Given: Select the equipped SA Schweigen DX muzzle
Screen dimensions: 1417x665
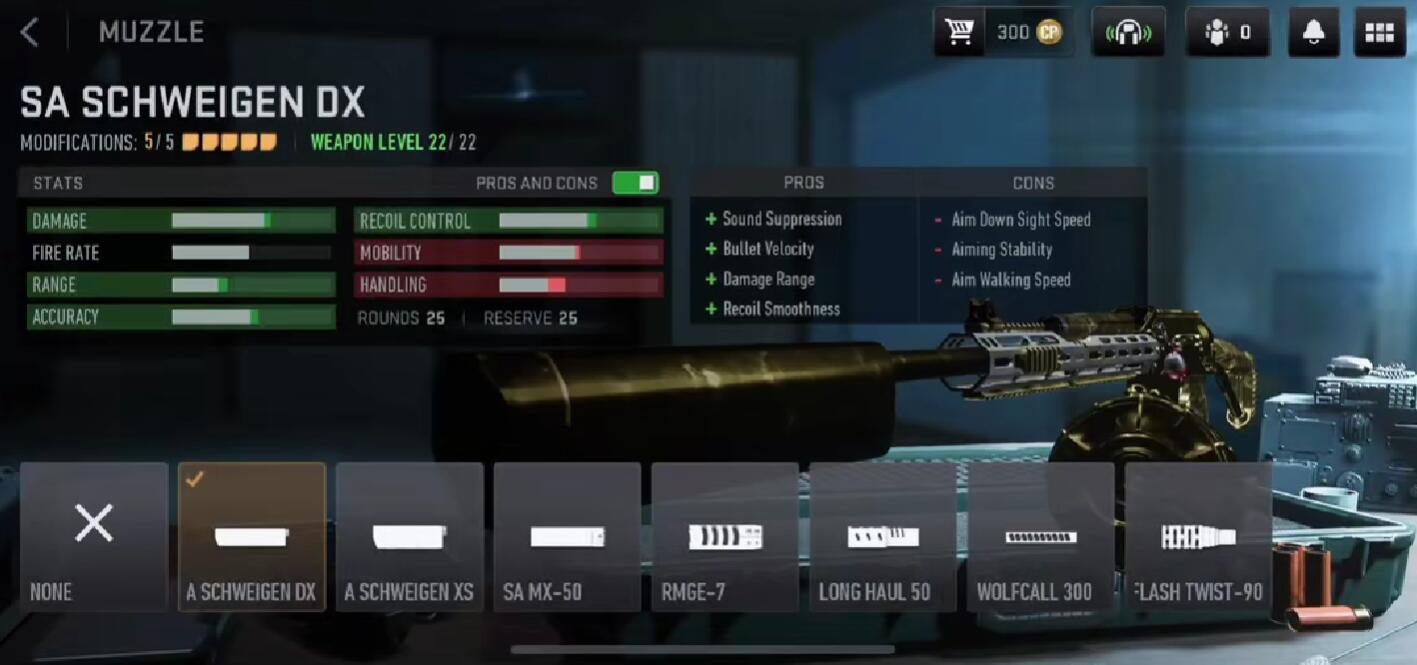Looking at the screenshot, I should coord(252,536).
